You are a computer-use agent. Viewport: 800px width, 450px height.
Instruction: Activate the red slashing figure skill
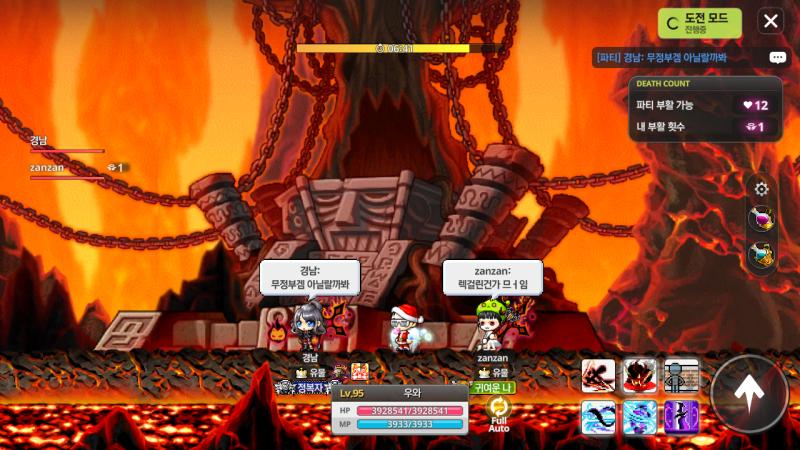(x=598, y=375)
